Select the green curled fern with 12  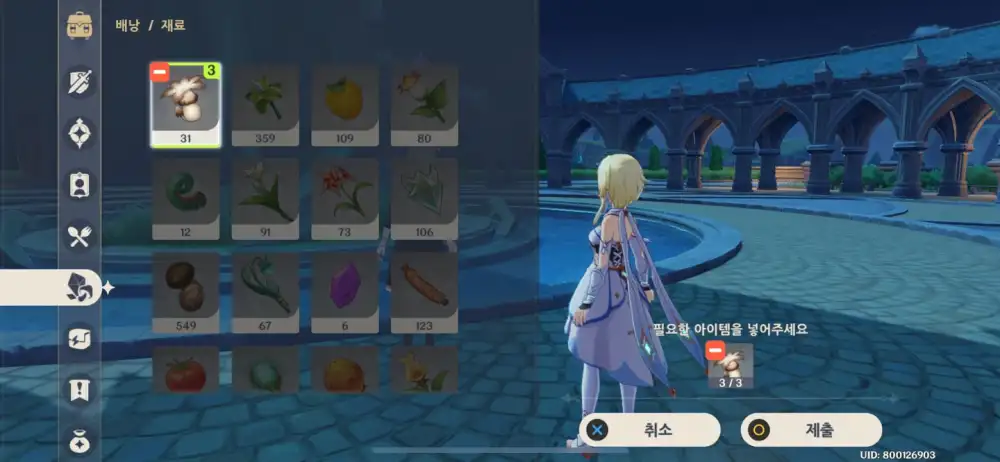click(186, 199)
